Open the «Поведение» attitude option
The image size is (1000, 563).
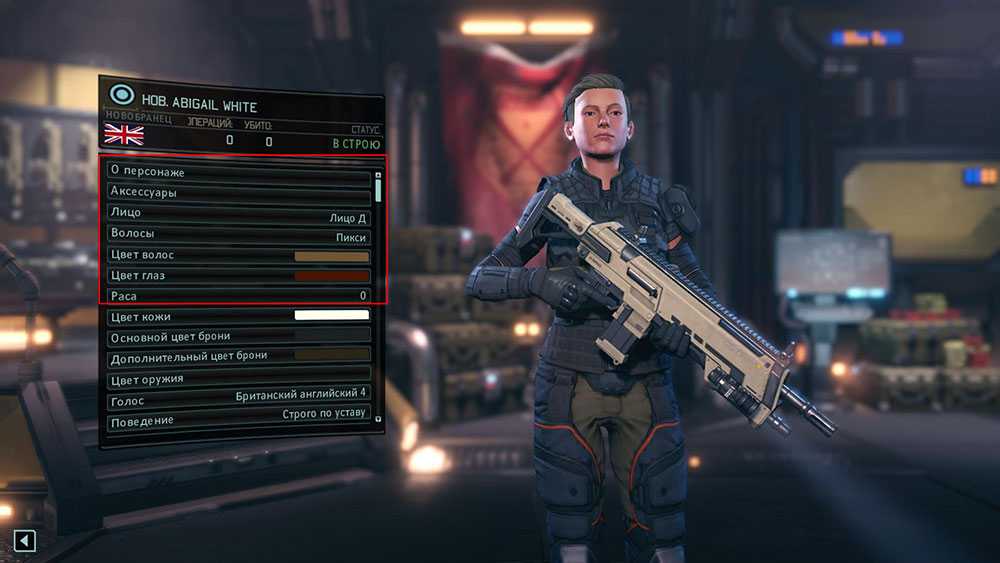[x=238, y=420]
